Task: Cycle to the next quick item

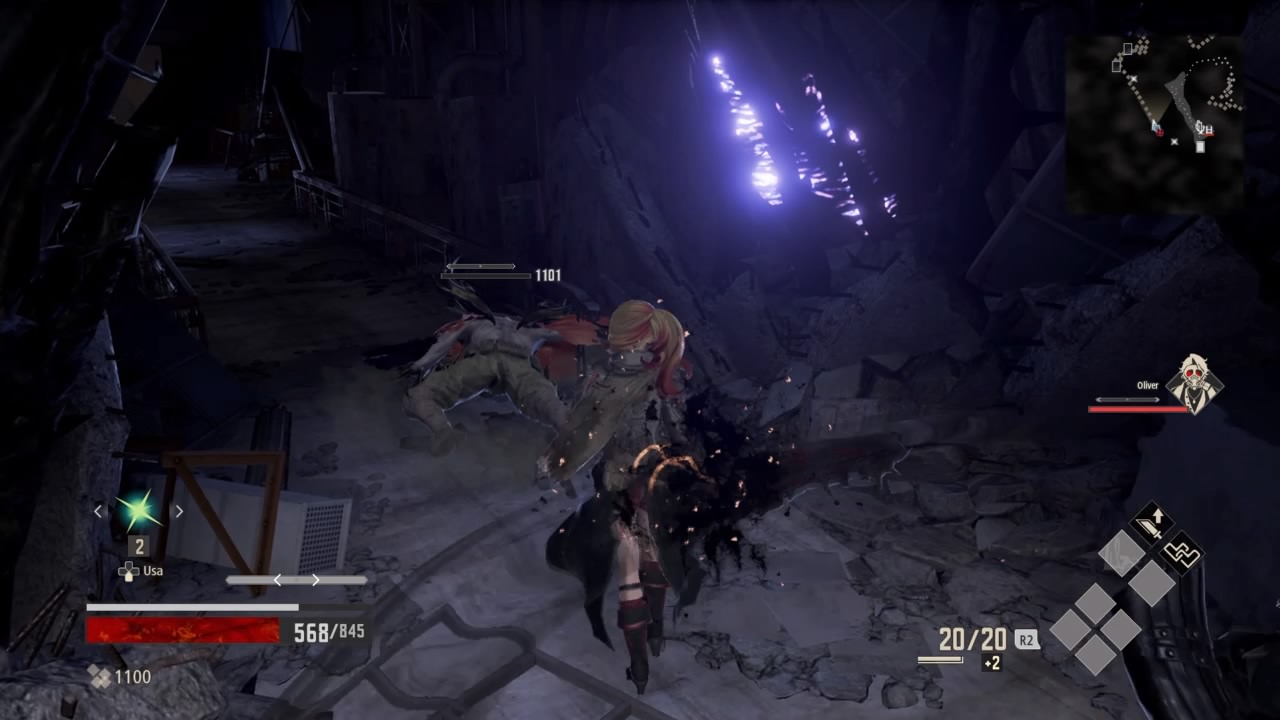Action: (x=179, y=511)
